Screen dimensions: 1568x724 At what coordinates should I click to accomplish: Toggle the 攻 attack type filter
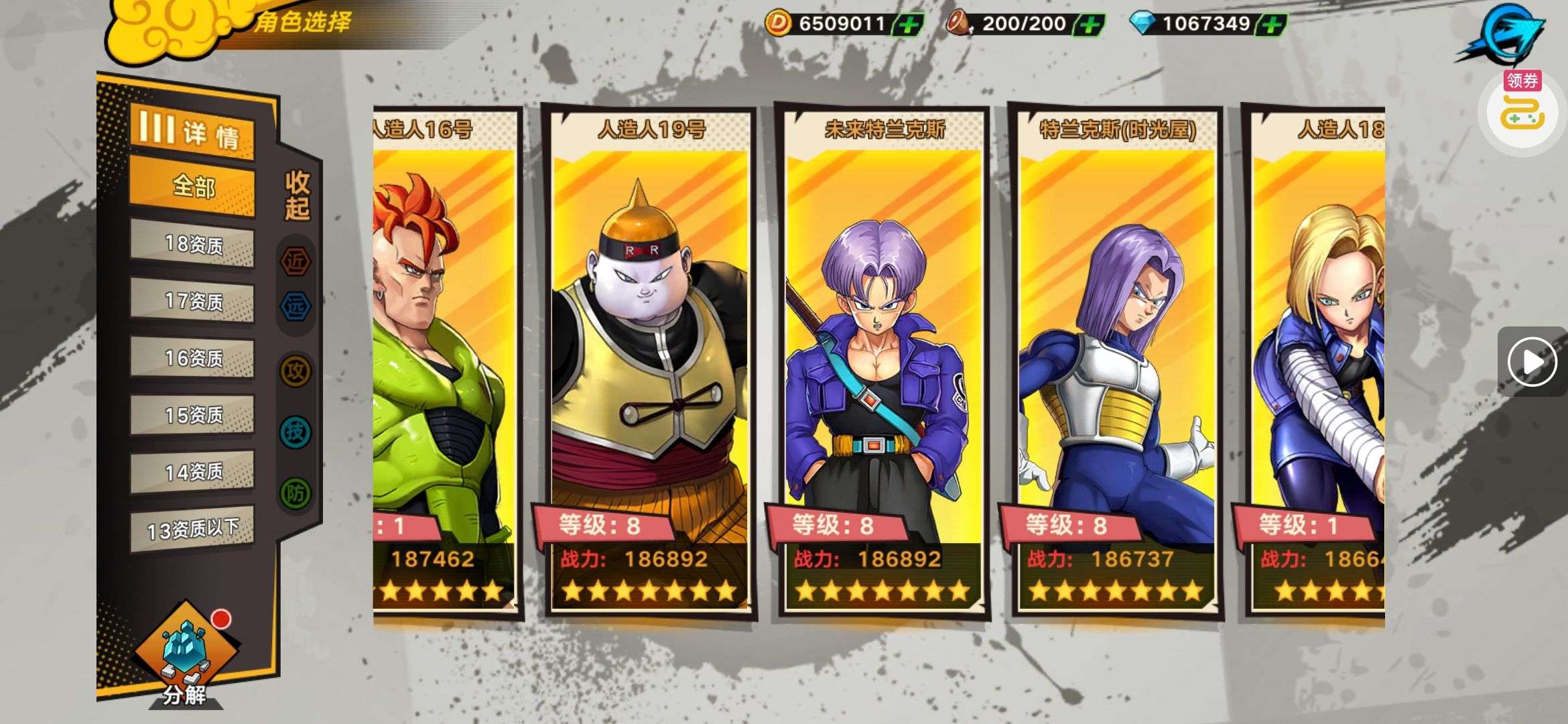tap(296, 371)
